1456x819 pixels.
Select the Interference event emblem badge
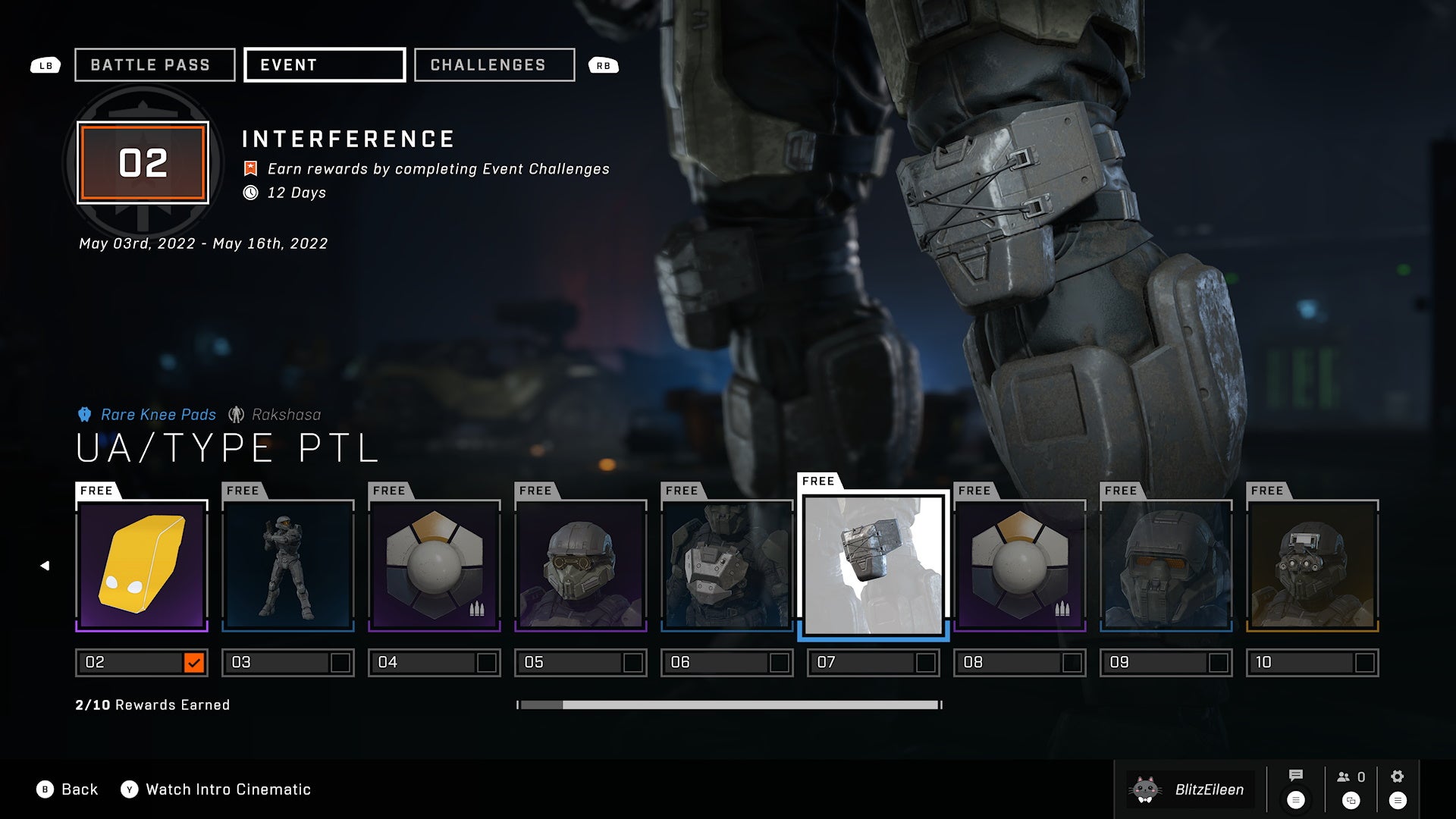[x=142, y=163]
